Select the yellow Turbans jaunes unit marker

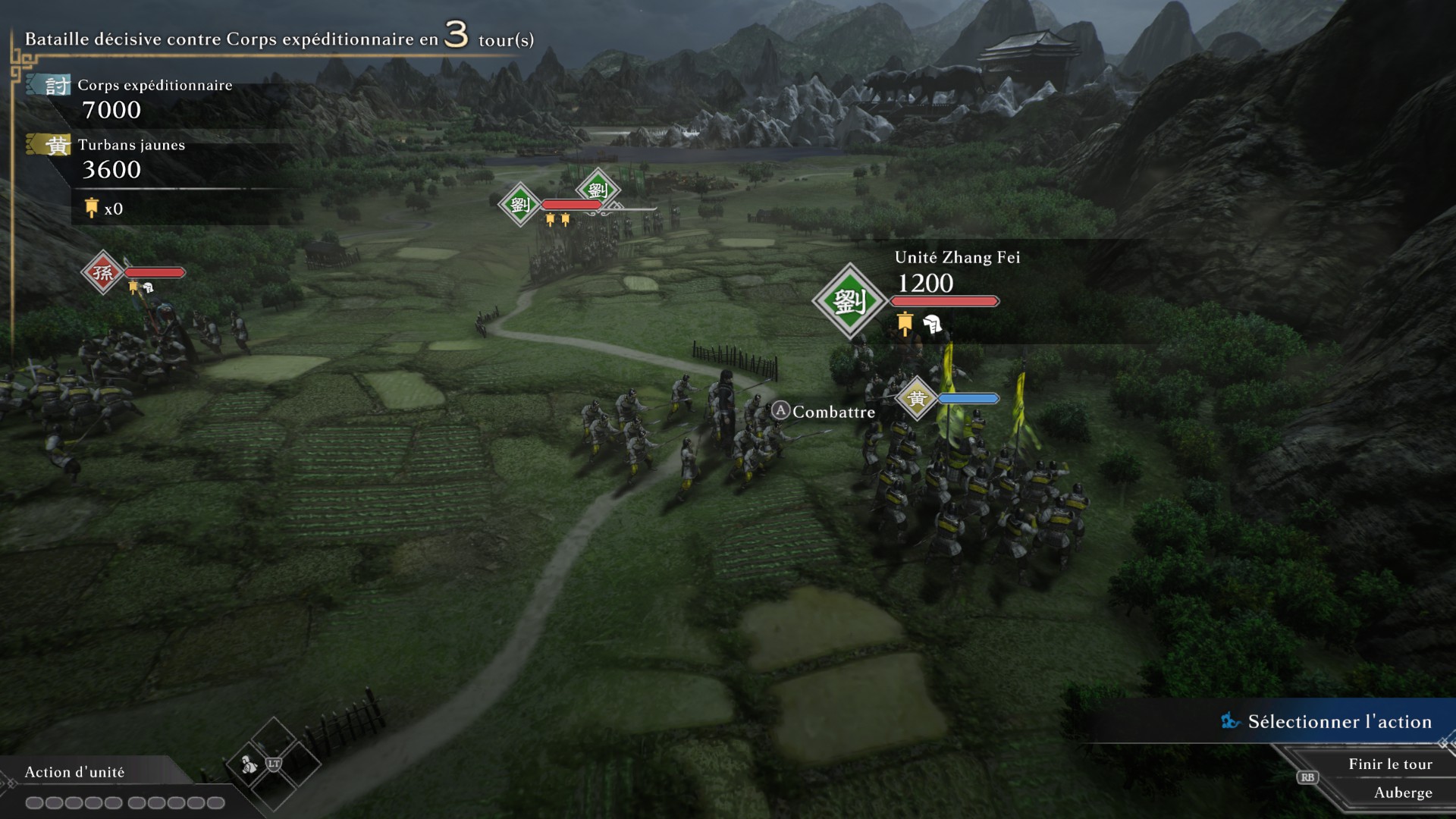tap(917, 398)
